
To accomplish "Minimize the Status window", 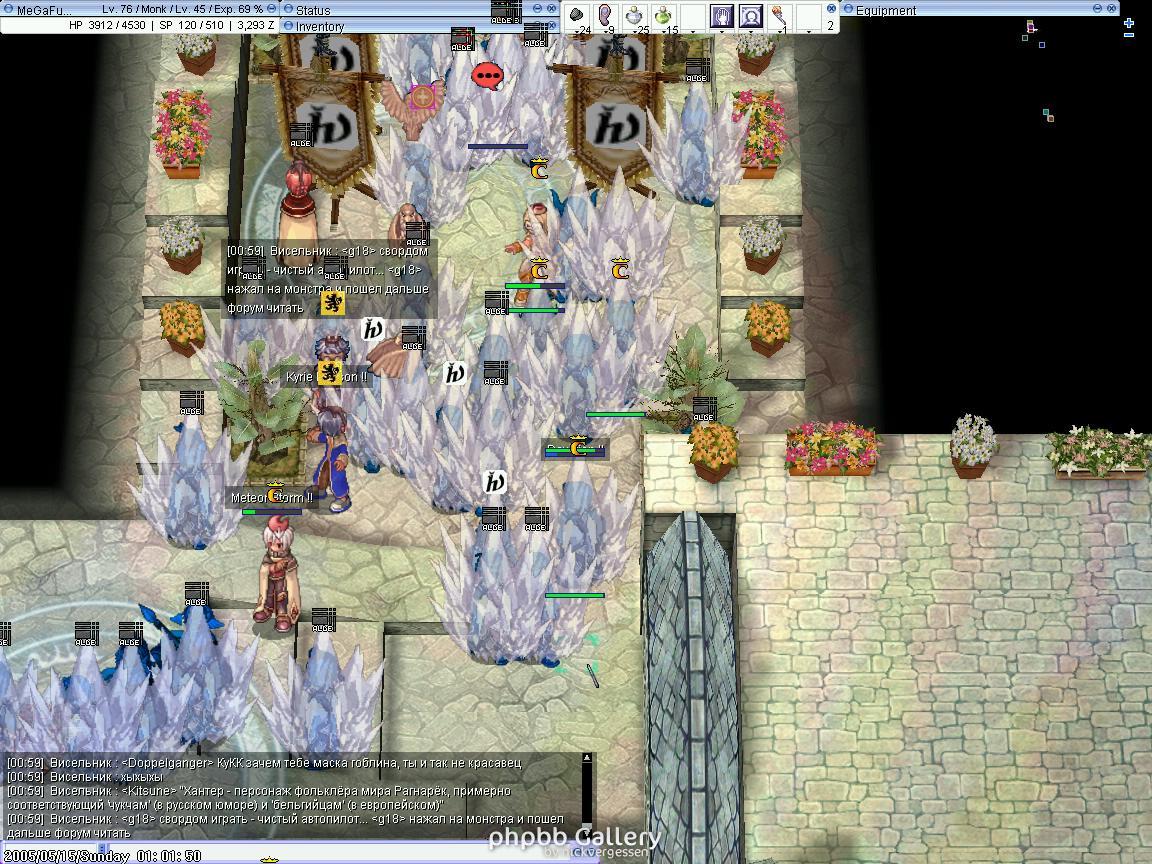I will point(537,9).
